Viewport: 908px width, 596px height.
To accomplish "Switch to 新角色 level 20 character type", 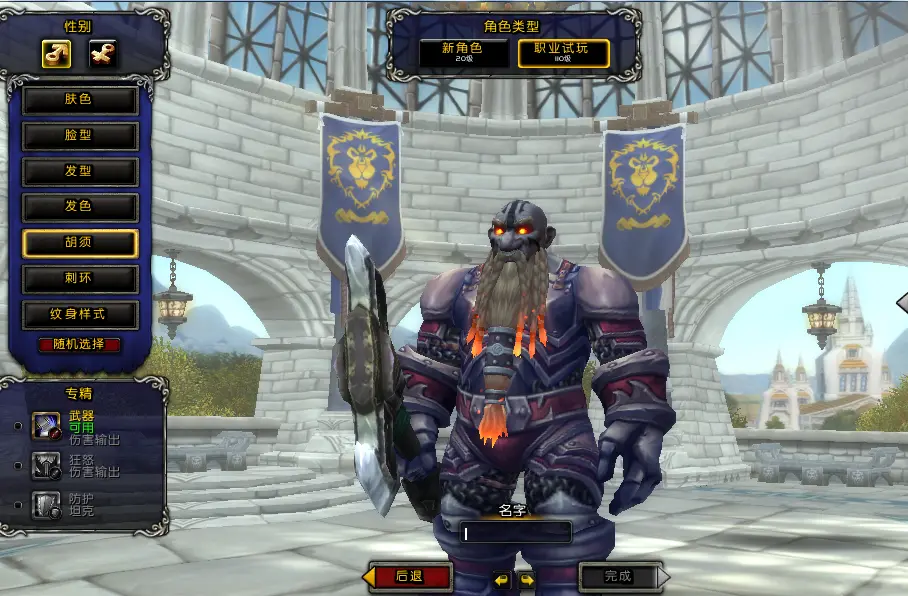I will pyautogui.click(x=463, y=52).
